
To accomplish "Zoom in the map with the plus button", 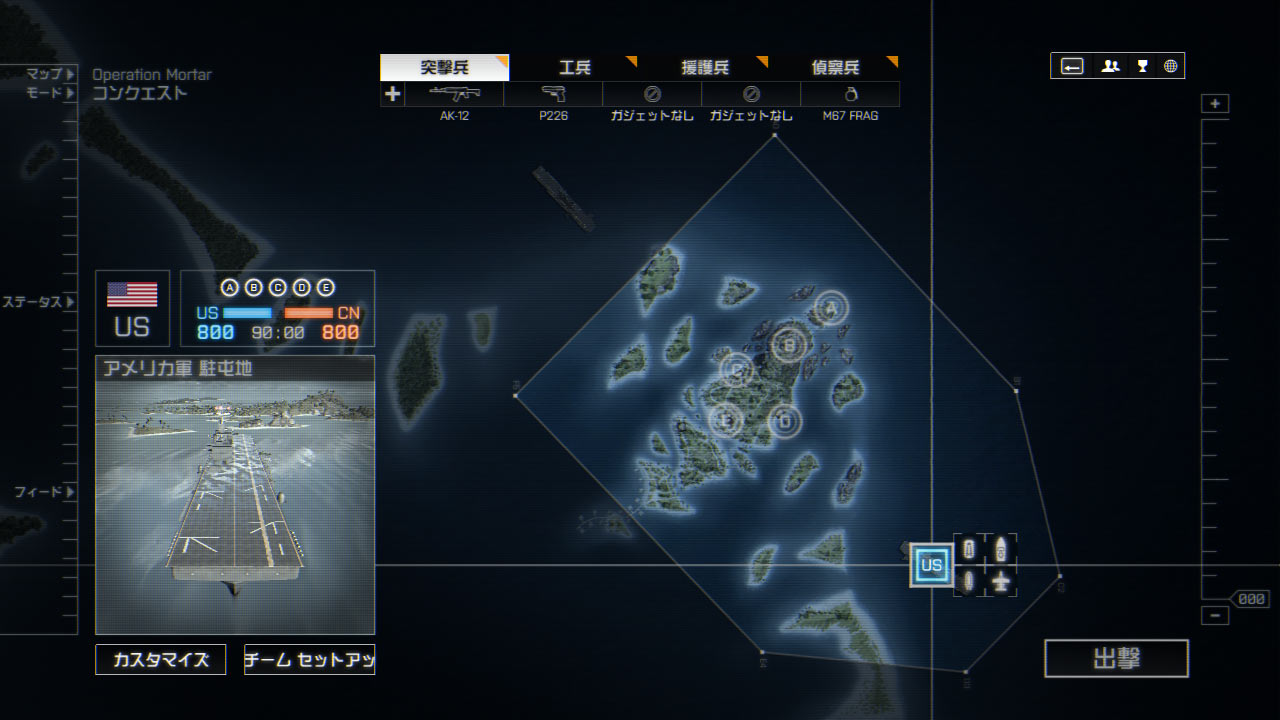I will pos(1215,104).
